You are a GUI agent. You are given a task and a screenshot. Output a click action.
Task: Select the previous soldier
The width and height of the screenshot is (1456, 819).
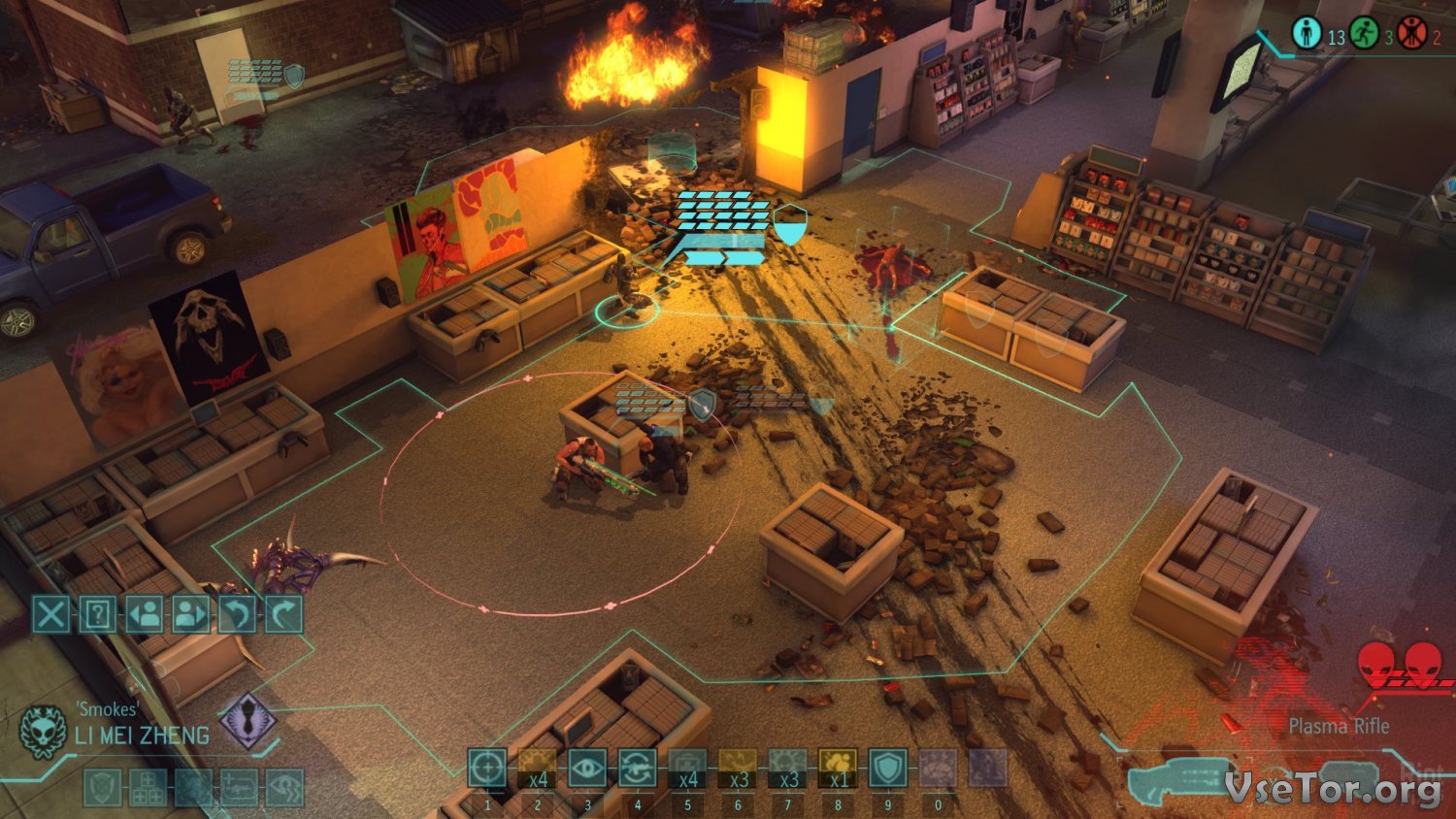click(x=145, y=614)
